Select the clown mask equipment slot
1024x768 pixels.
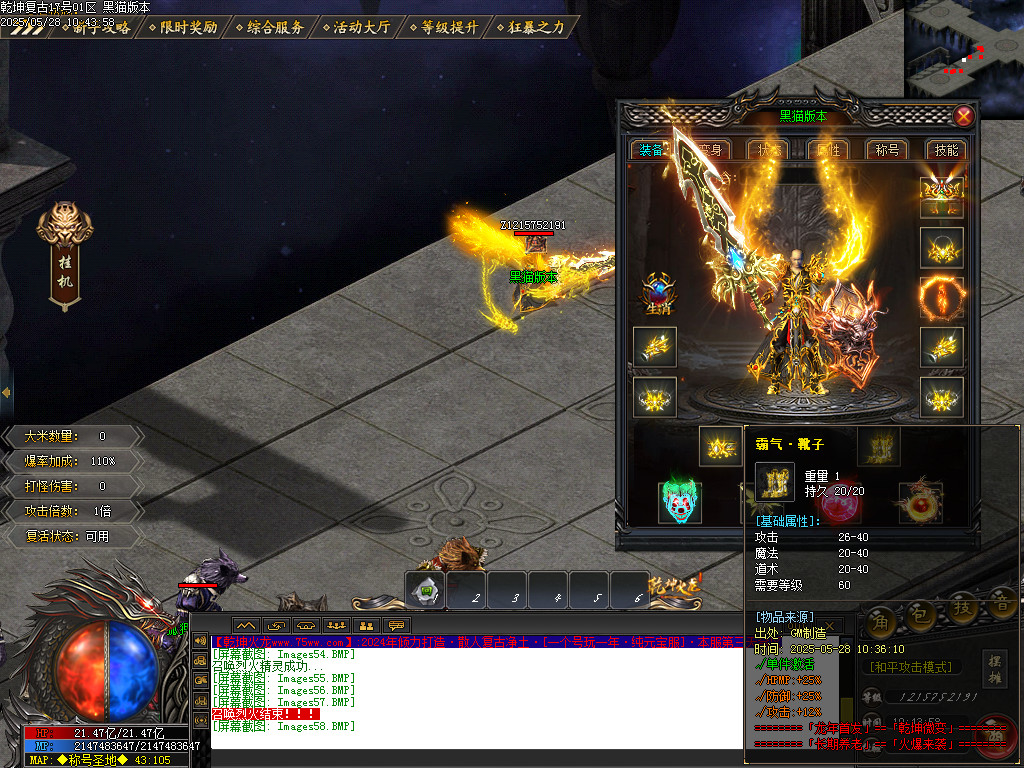[x=681, y=502]
